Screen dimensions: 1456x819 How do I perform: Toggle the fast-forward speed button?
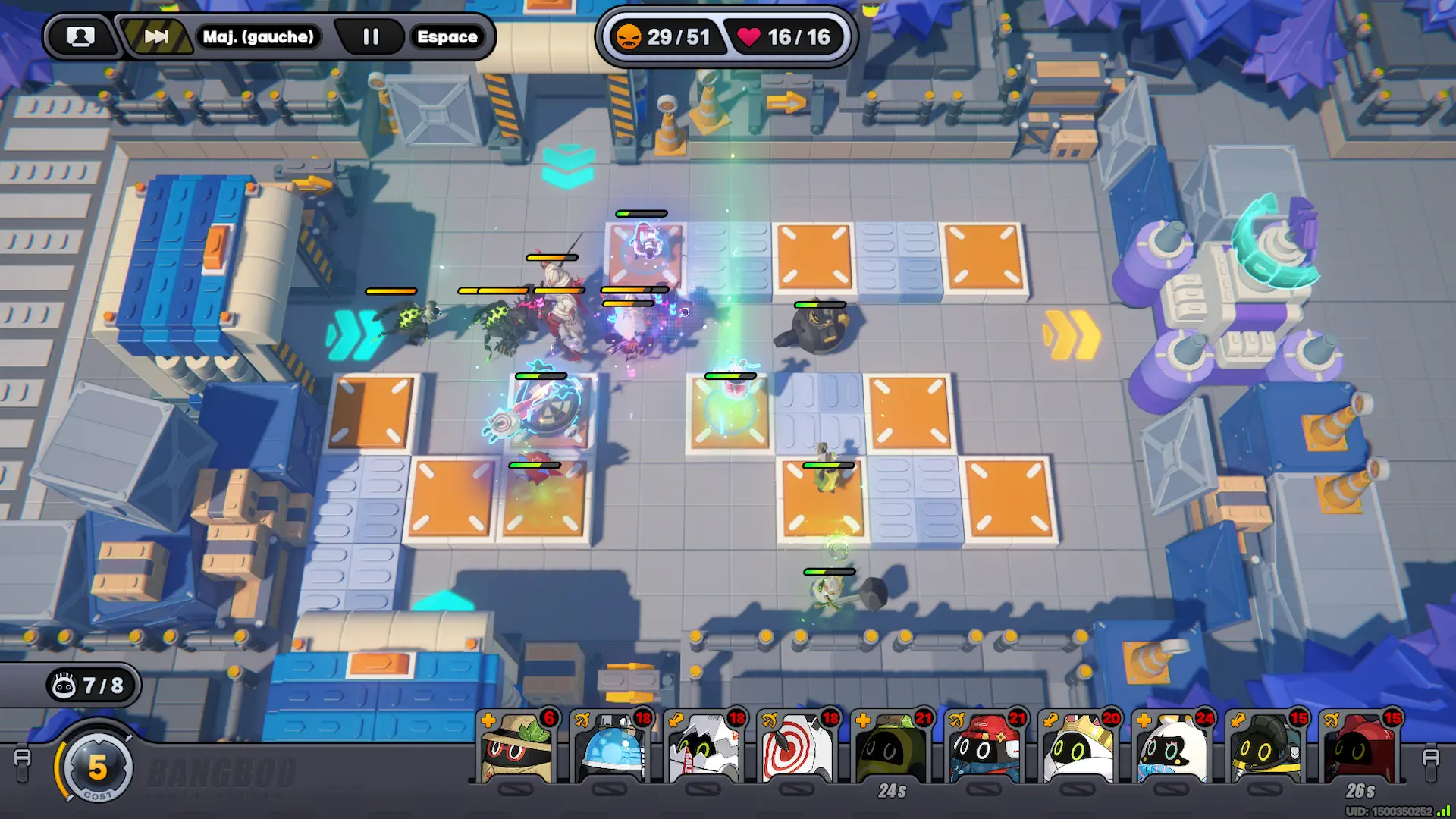point(156,36)
